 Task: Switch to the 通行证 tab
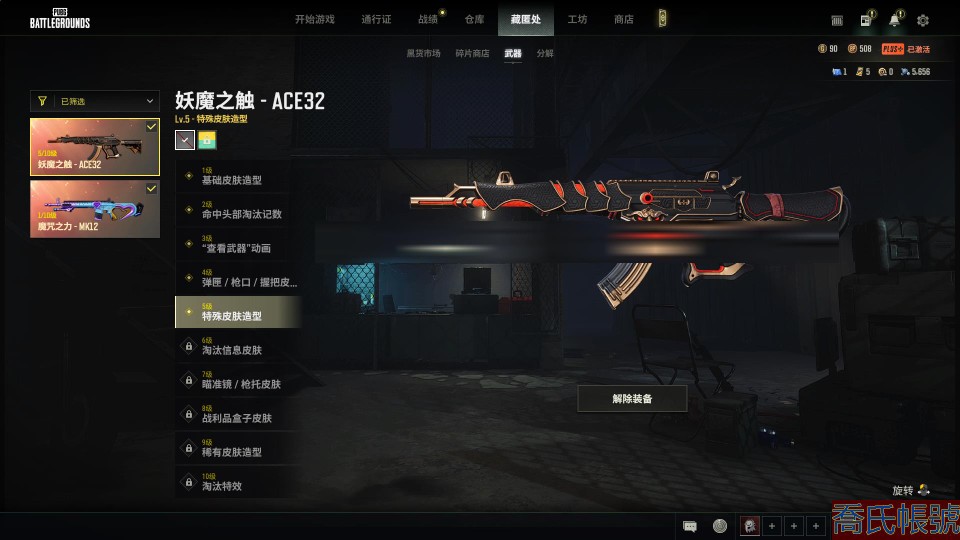click(x=375, y=19)
